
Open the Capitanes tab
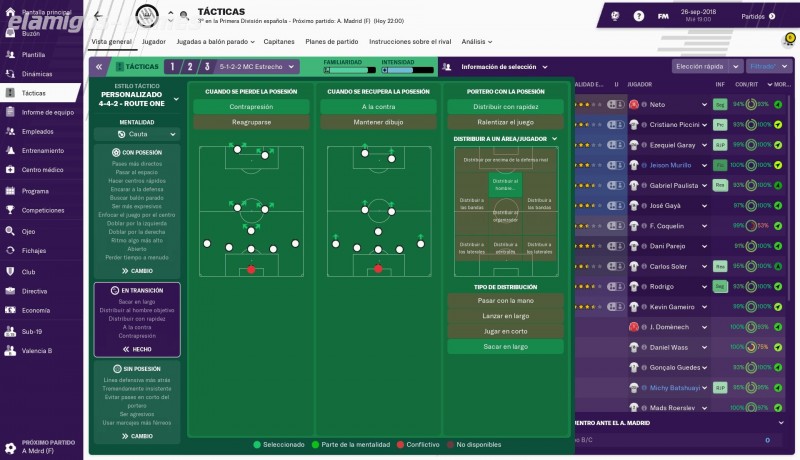click(279, 42)
